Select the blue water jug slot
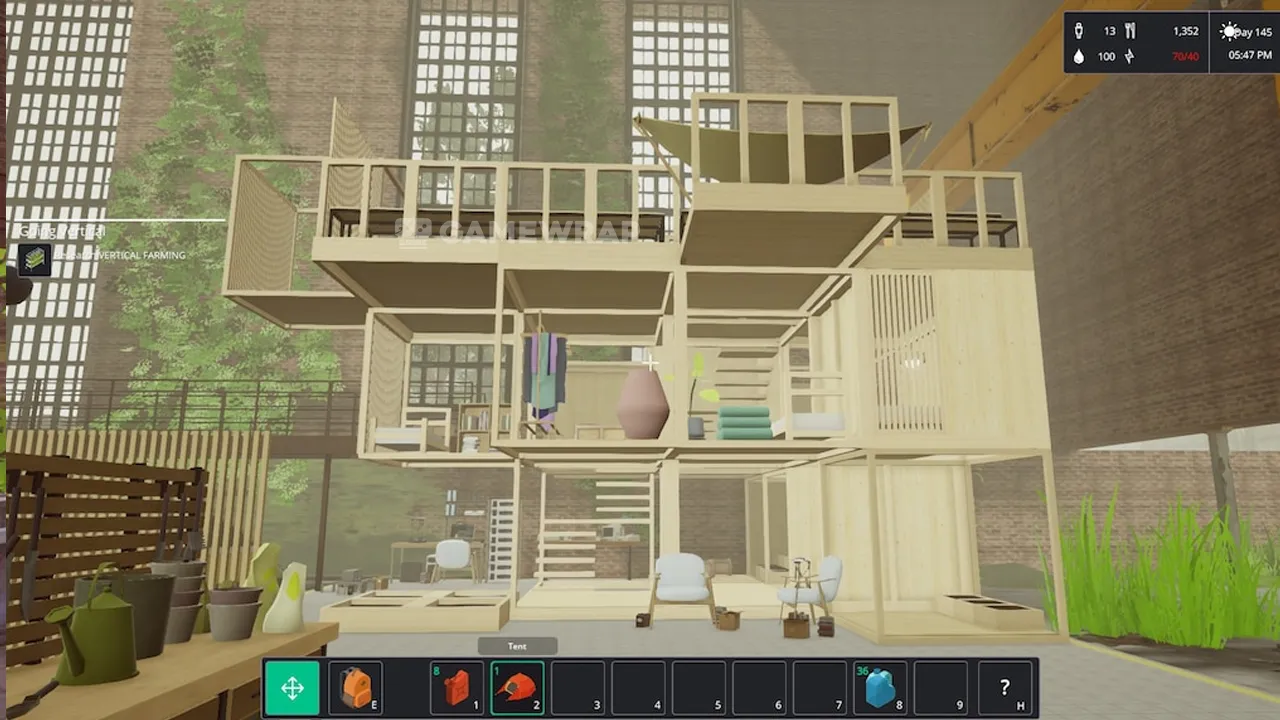The height and width of the screenshot is (720, 1280). pos(880,688)
